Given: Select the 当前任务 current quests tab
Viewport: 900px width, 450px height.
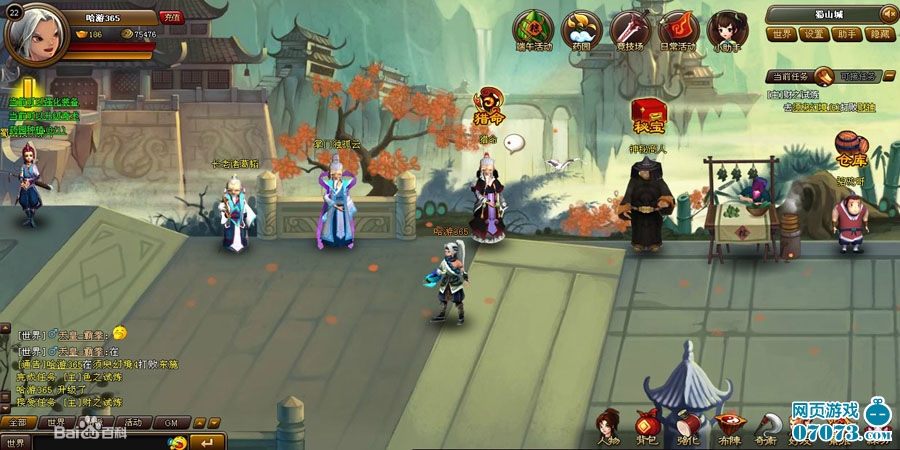Looking at the screenshot, I should [790, 76].
